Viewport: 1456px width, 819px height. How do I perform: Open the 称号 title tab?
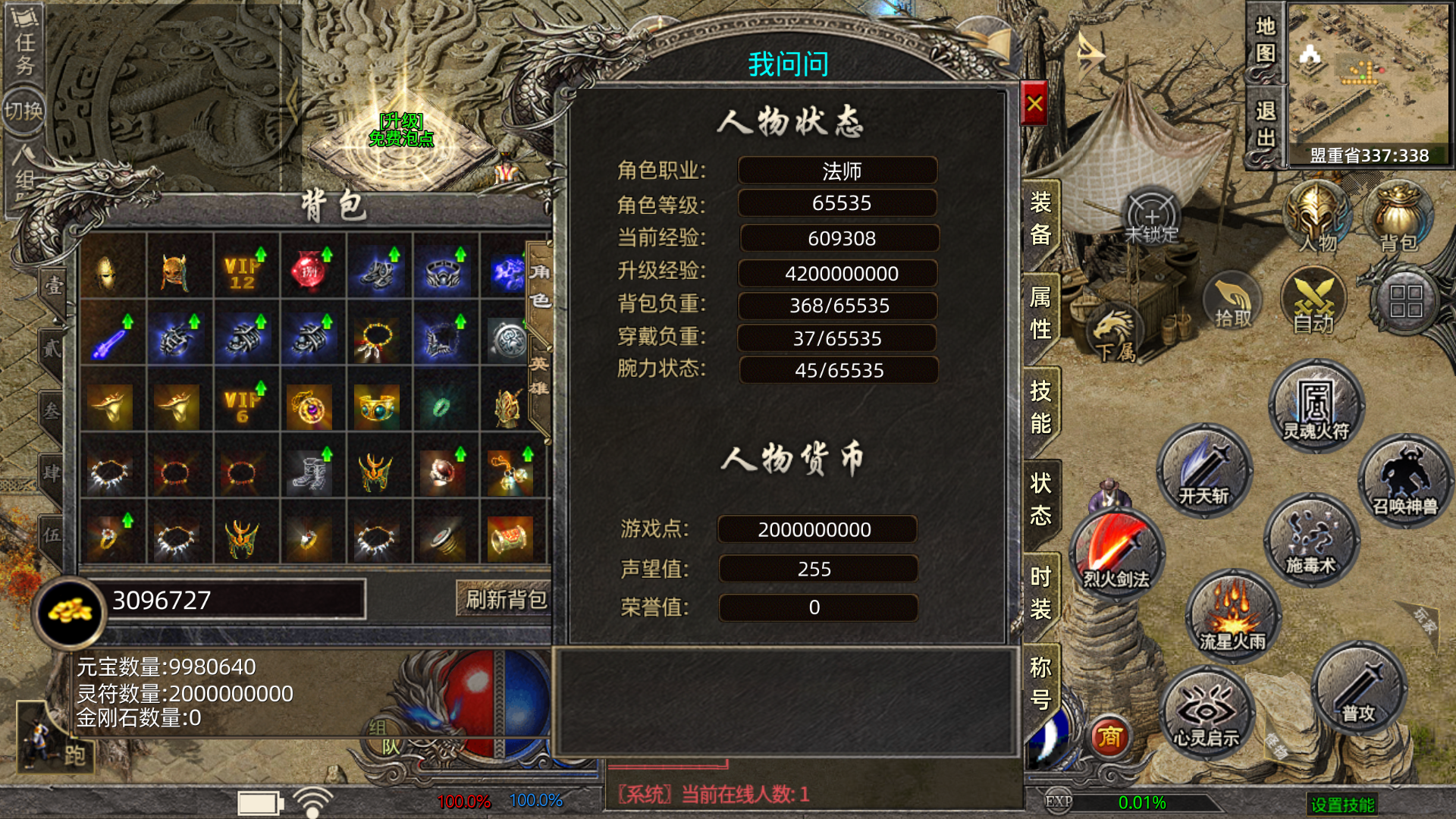click(1040, 682)
